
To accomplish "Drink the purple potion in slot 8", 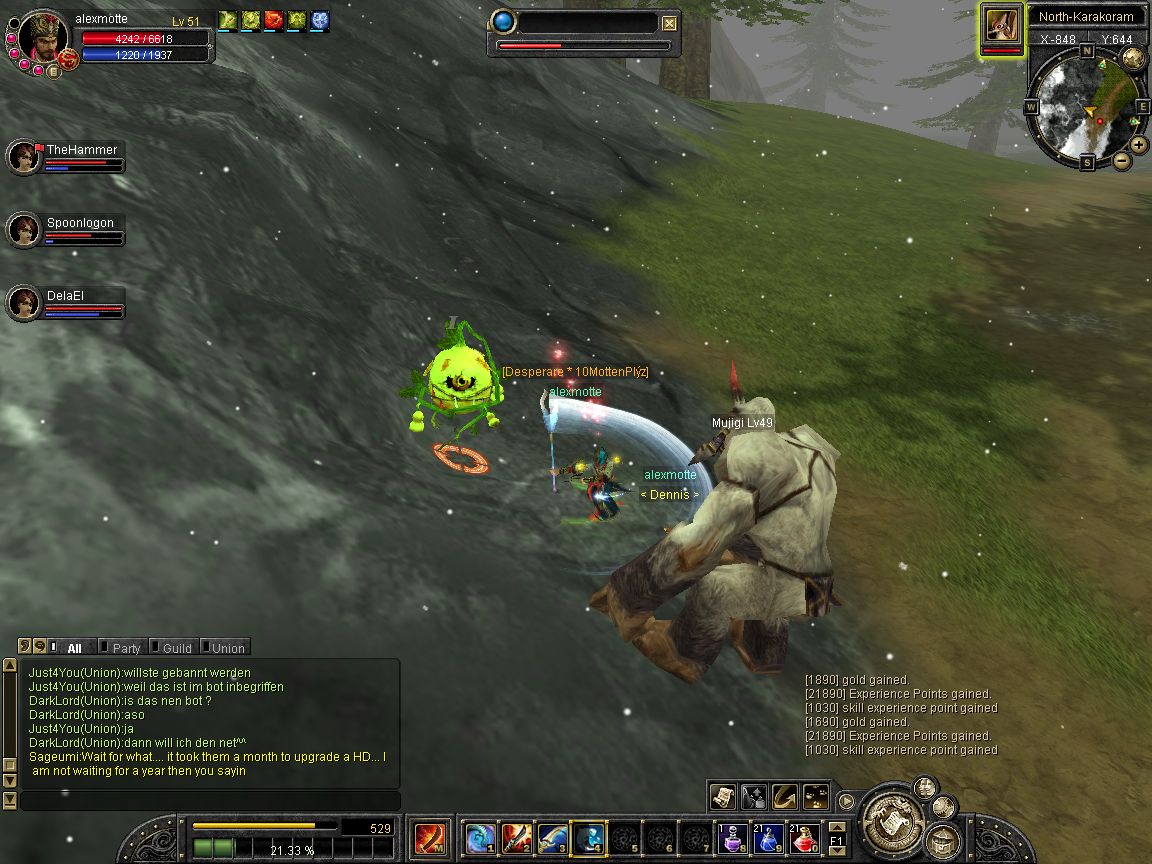I will tap(733, 838).
